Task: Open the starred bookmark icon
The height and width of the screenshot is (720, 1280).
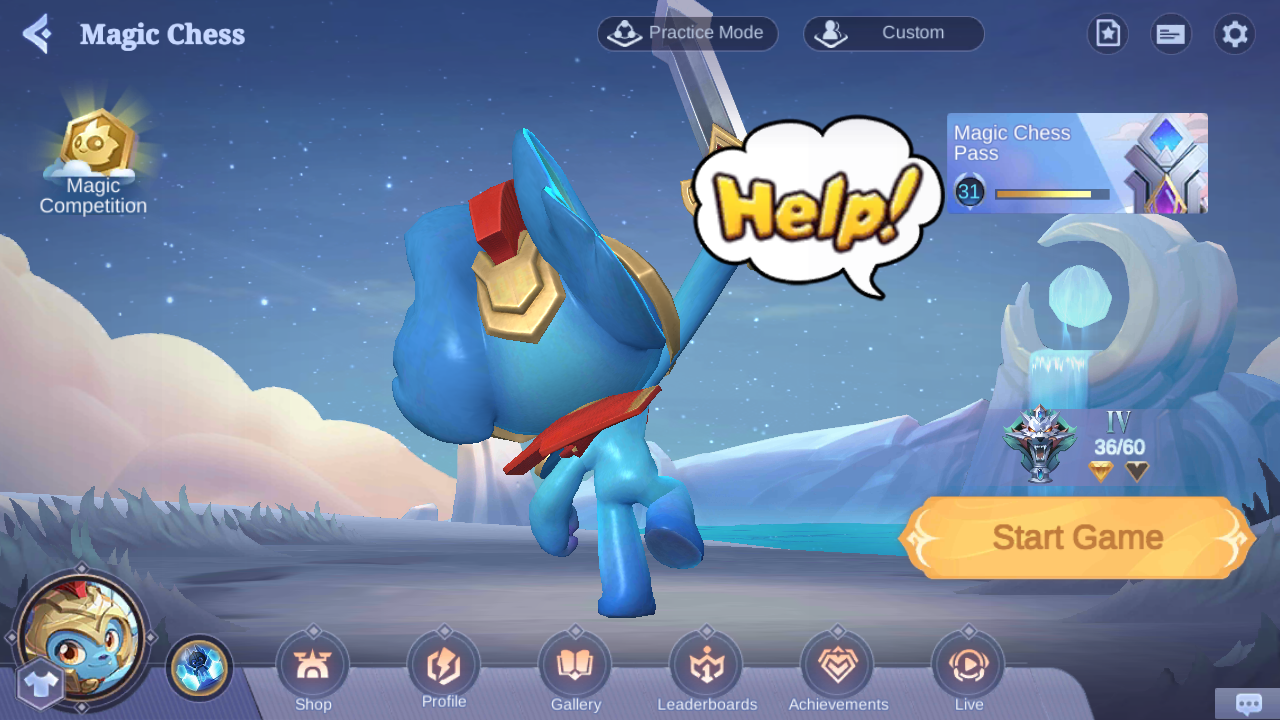Action: [x=1107, y=34]
